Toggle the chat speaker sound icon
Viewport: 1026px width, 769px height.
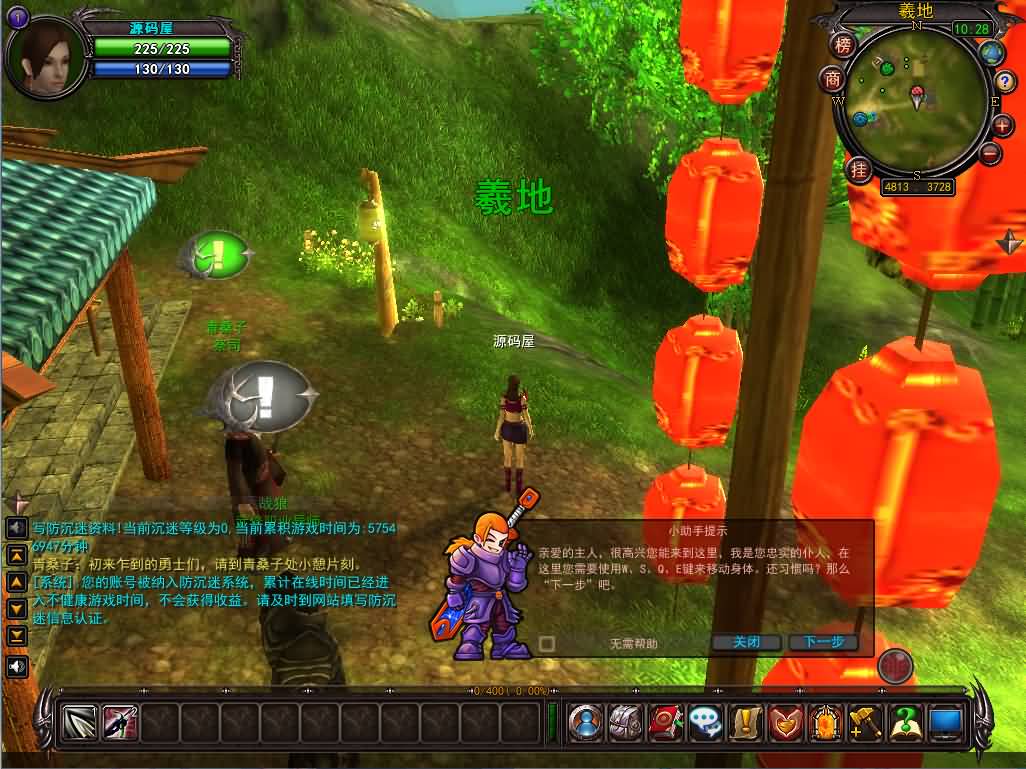tap(17, 666)
